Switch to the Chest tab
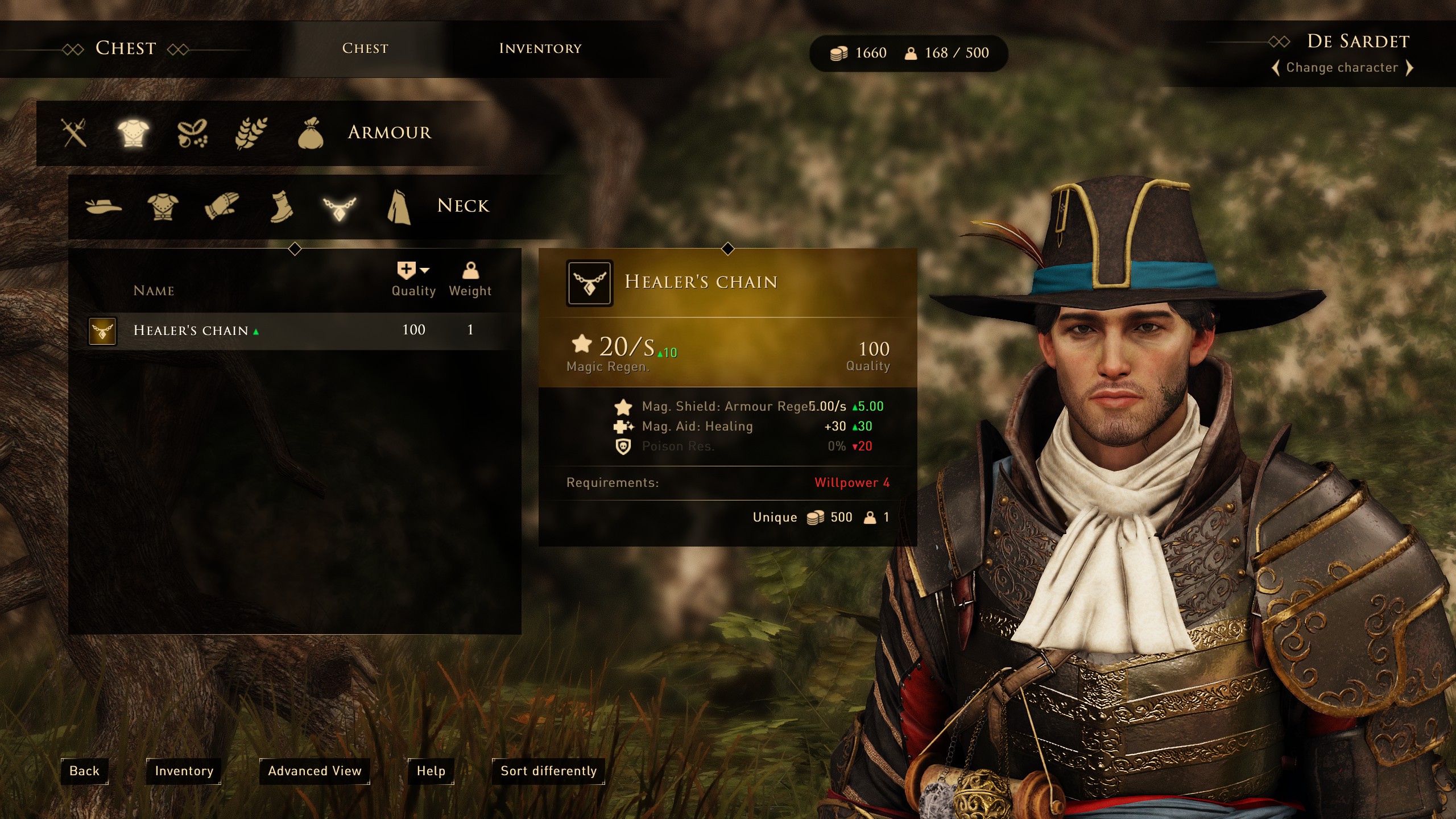The height and width of the screenshot is (819, 1456). pyautogui.click(x=365, y=48)
